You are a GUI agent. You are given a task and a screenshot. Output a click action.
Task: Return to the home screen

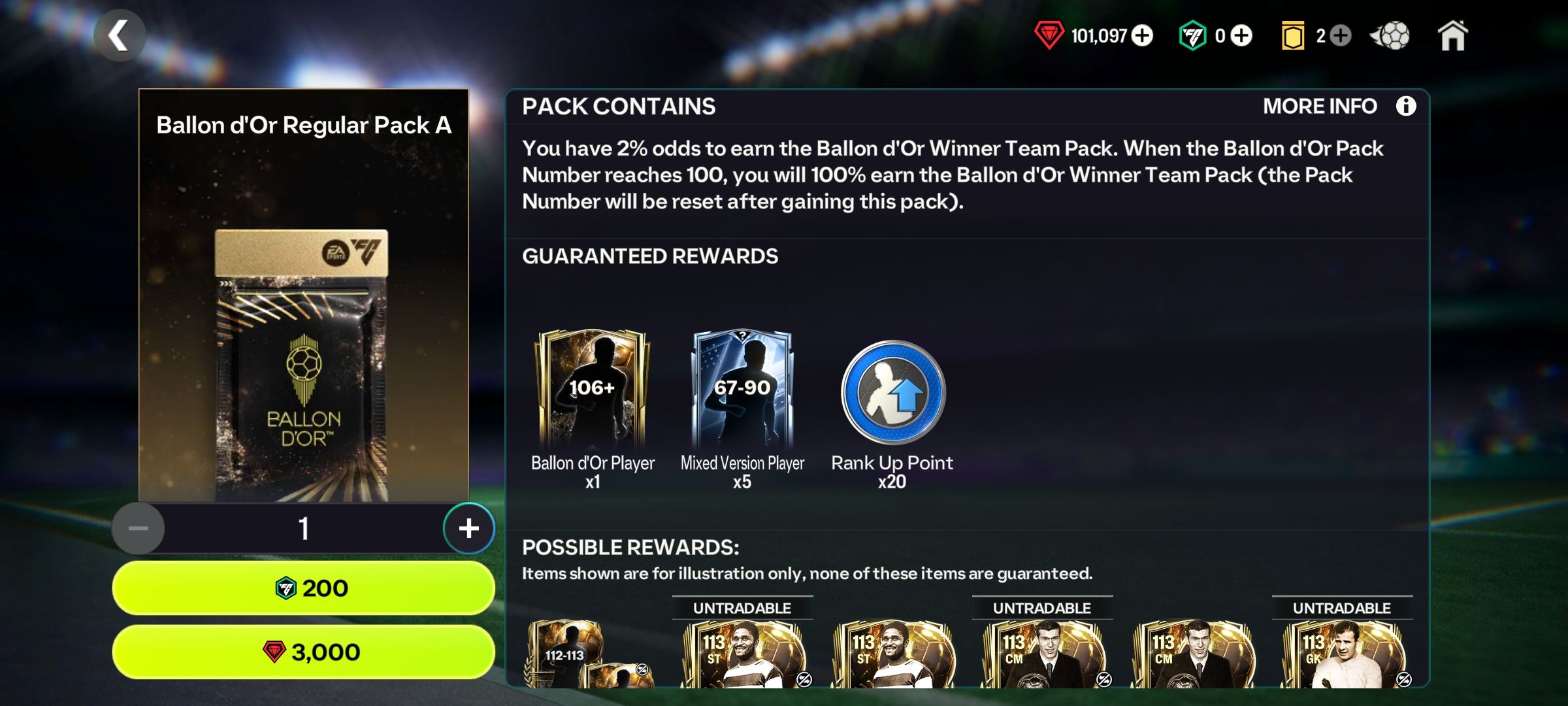coord(1453,35)
